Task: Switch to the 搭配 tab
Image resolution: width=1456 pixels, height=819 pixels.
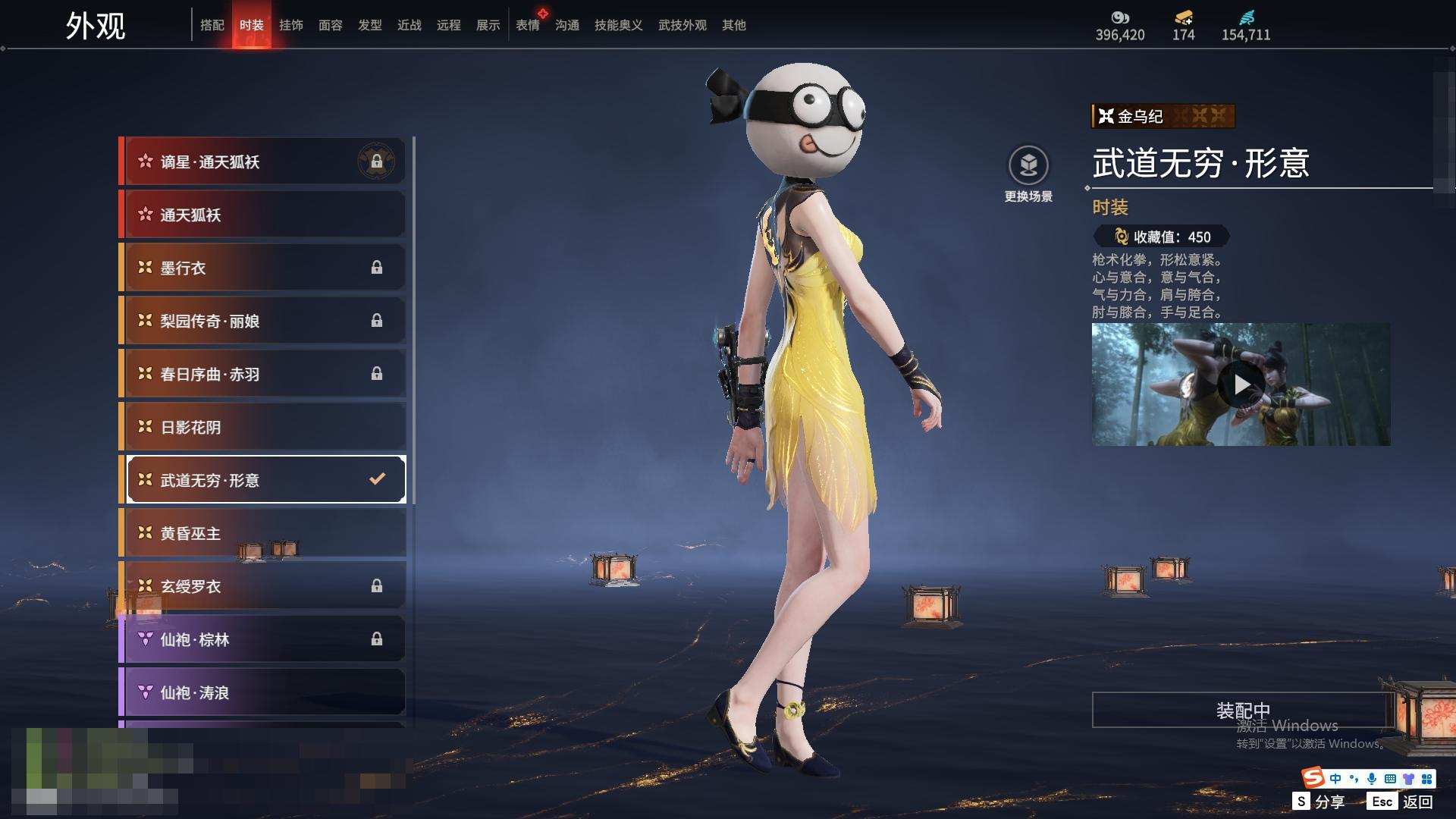Action: [x=212, y=25]
